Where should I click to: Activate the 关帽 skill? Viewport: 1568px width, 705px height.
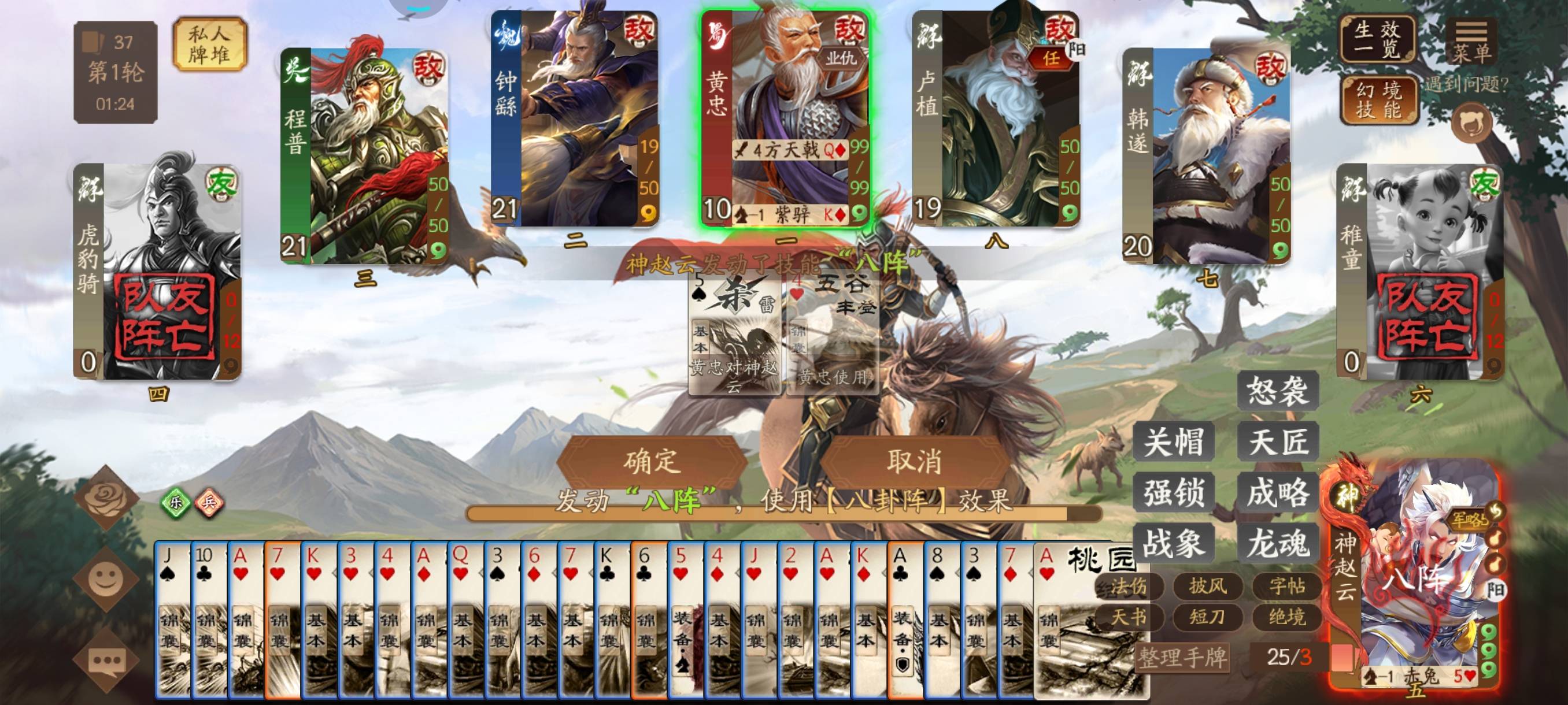(1173, 441)
